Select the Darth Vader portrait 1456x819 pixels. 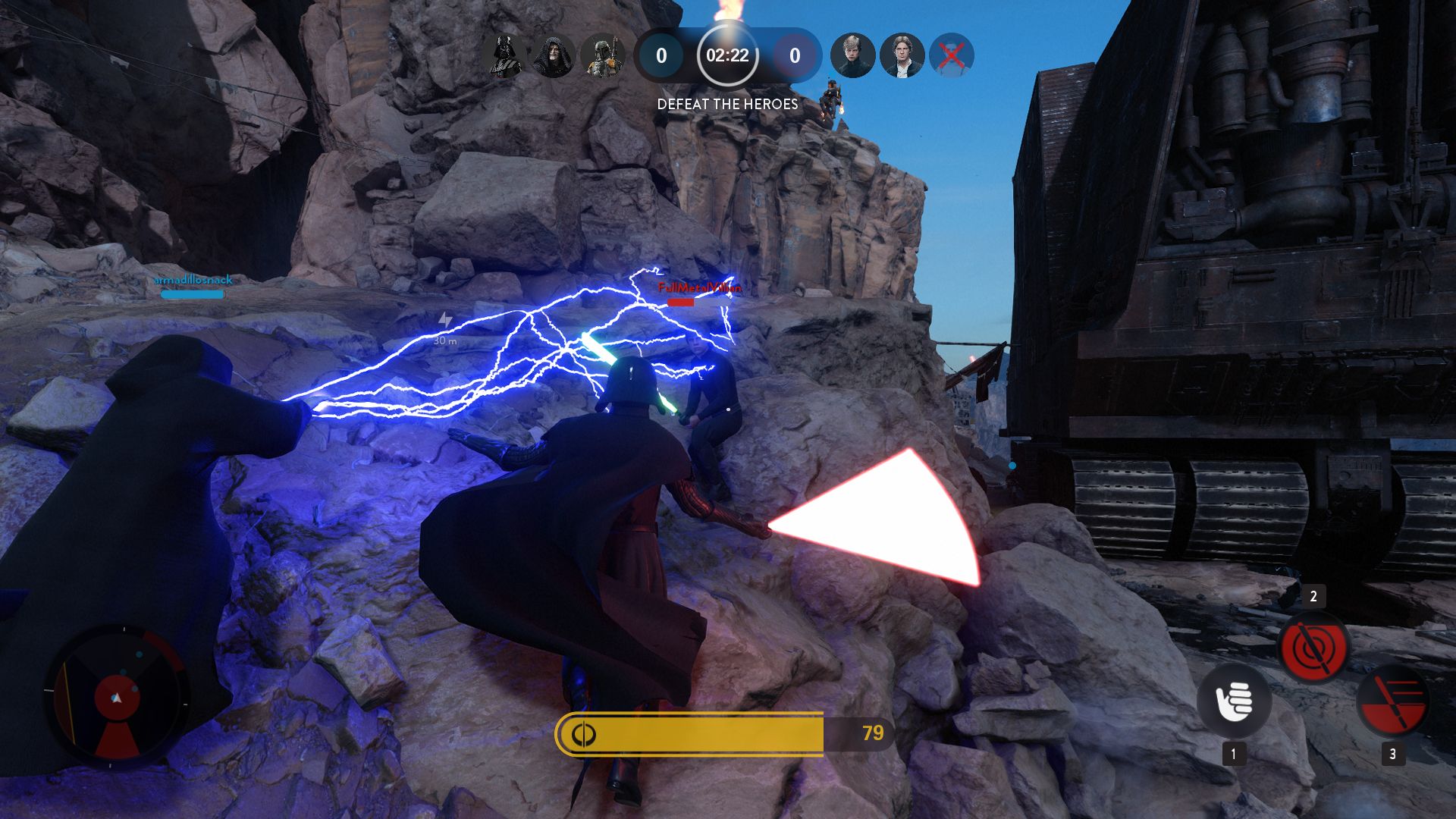[504, 56]
